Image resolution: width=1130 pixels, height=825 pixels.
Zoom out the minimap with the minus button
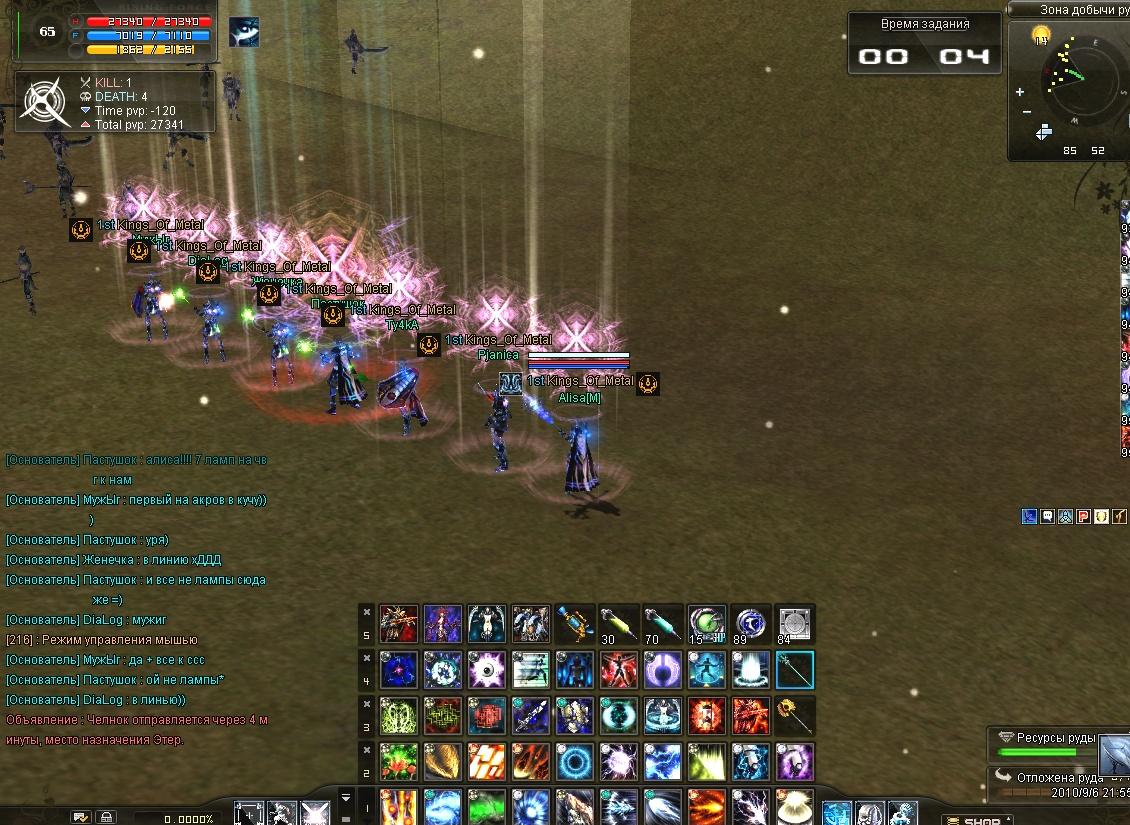click(1027, 111)
